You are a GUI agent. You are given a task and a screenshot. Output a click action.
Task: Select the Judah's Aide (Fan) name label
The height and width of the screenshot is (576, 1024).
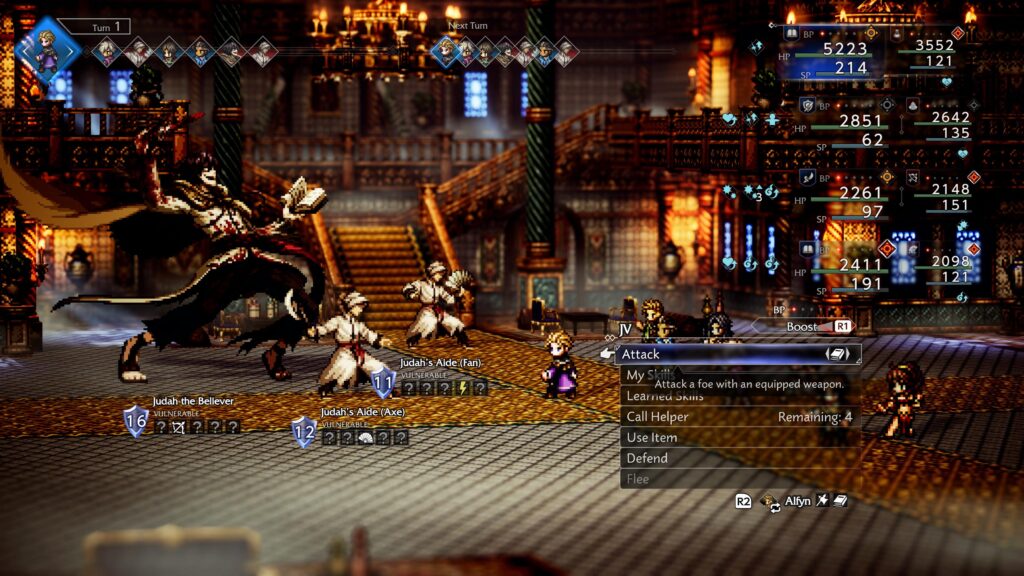click(x=443, y=362)
